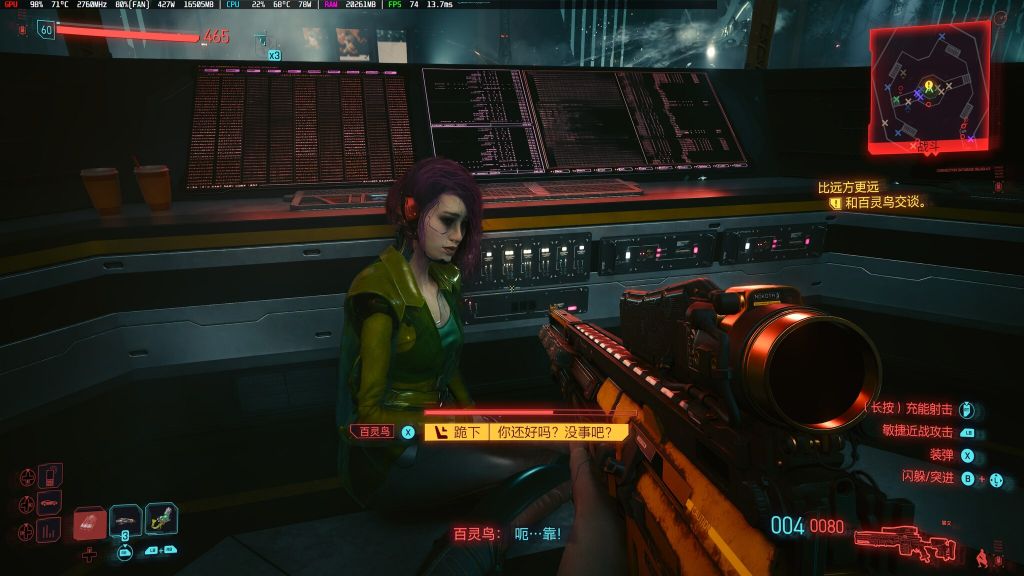Activate the grenade gadget slot

click(x=126, y=520)
